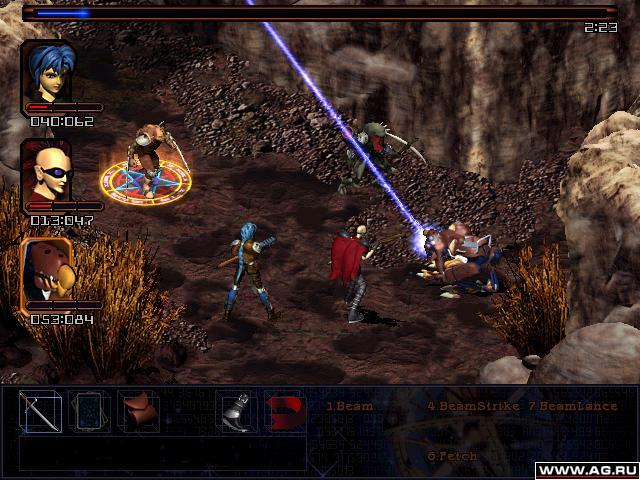640x480 pixels.
Task: Use the Beam skill
Action: pos(349,407)
